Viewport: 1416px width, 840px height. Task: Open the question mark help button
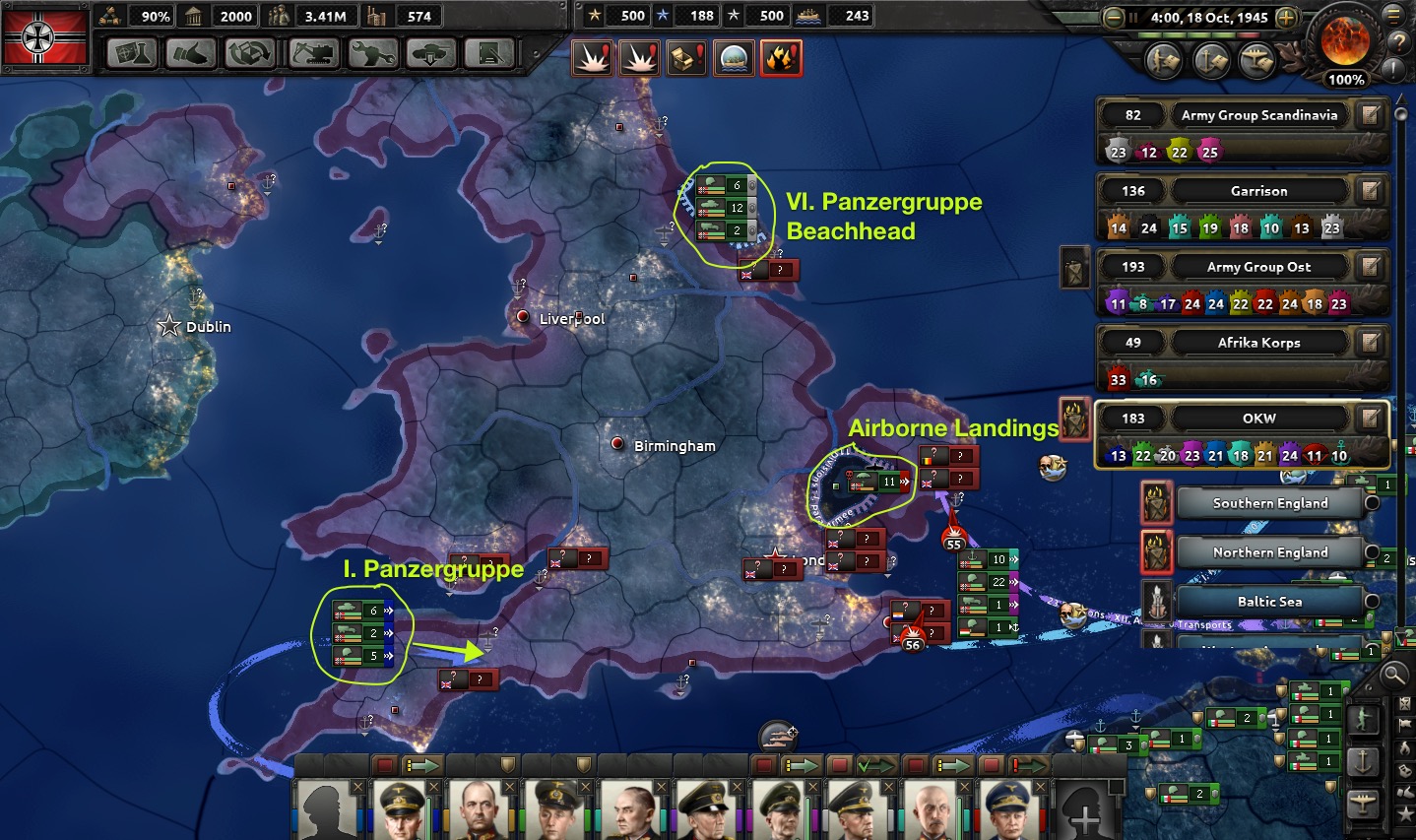[1397, 42]
